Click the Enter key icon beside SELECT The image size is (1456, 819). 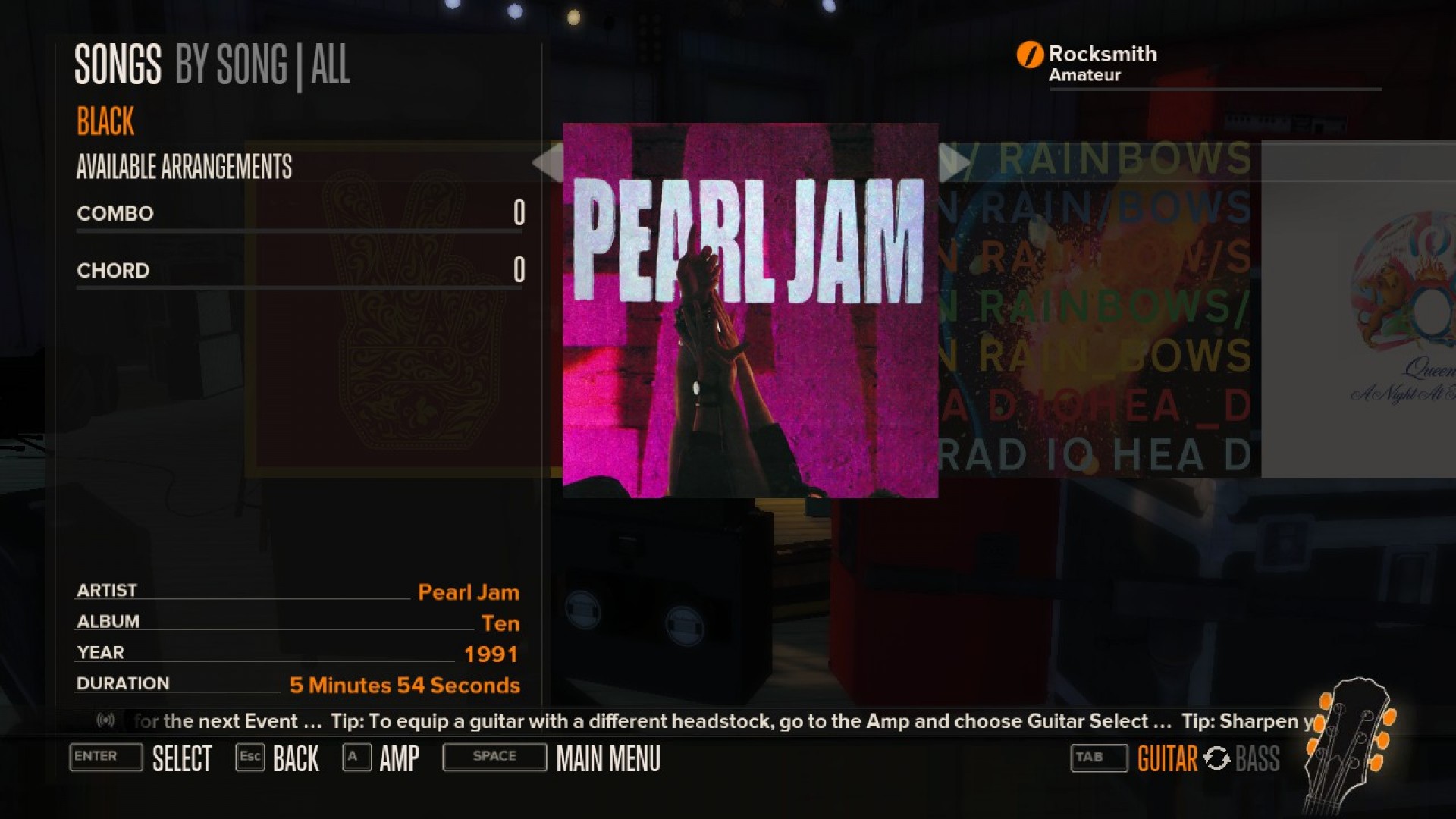pos(105,757)
